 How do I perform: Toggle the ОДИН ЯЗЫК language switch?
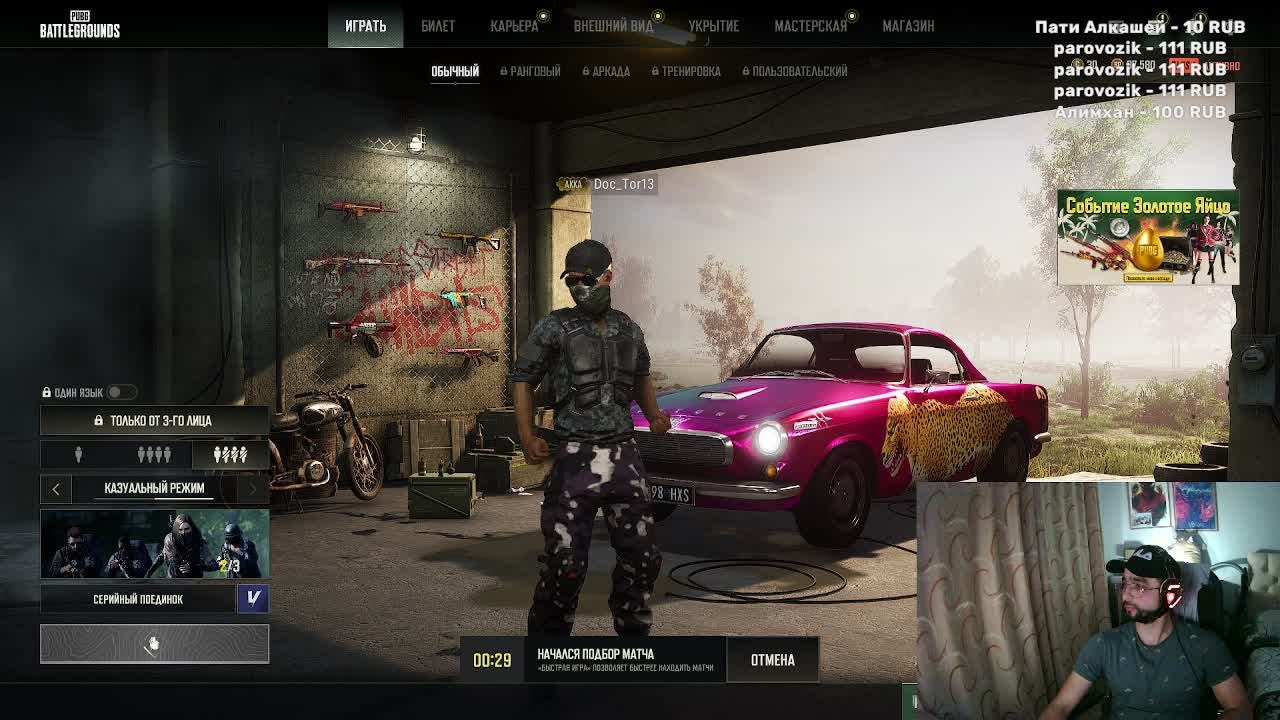click(121, 392)
